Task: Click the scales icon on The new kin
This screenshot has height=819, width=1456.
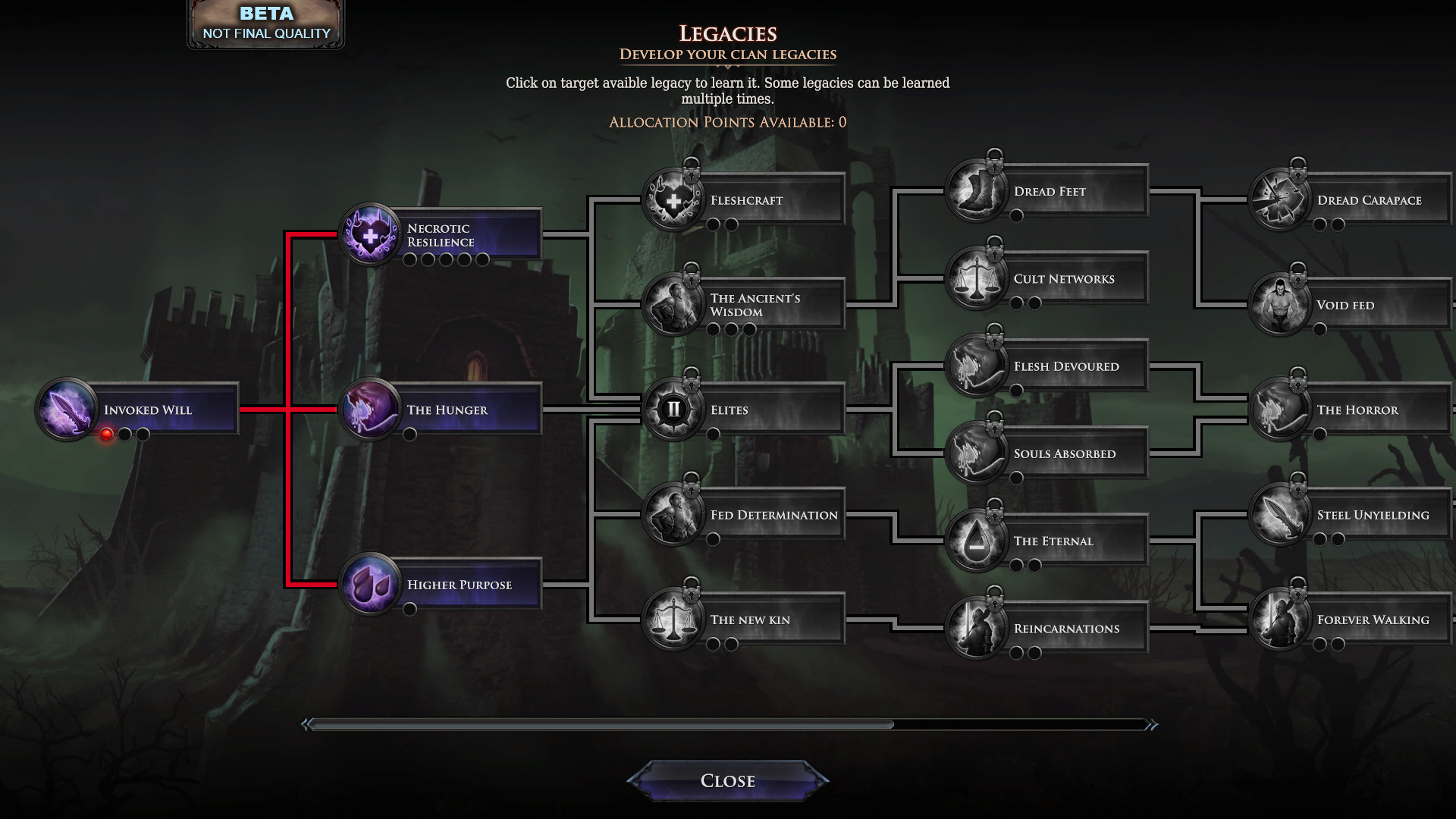Action: coord(675,619)
